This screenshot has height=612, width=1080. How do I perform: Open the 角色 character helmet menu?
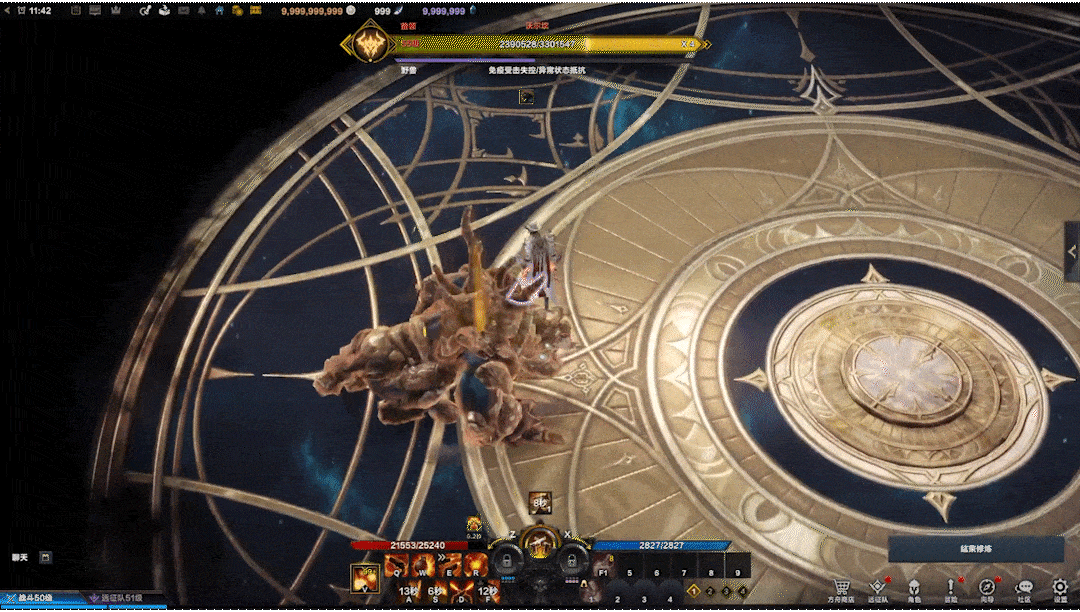tap(914, 587)
